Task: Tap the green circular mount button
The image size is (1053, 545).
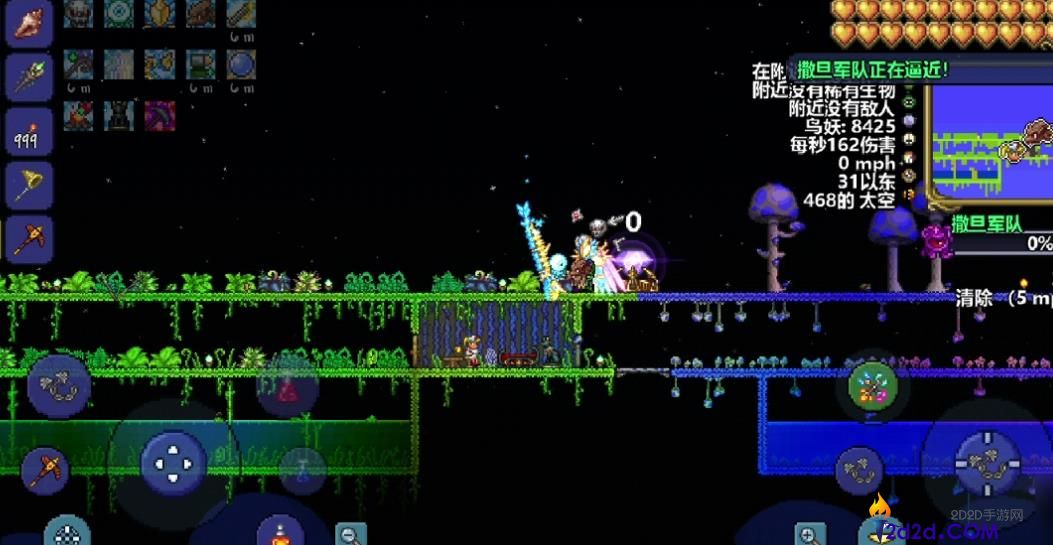Action: coord(873,386)
